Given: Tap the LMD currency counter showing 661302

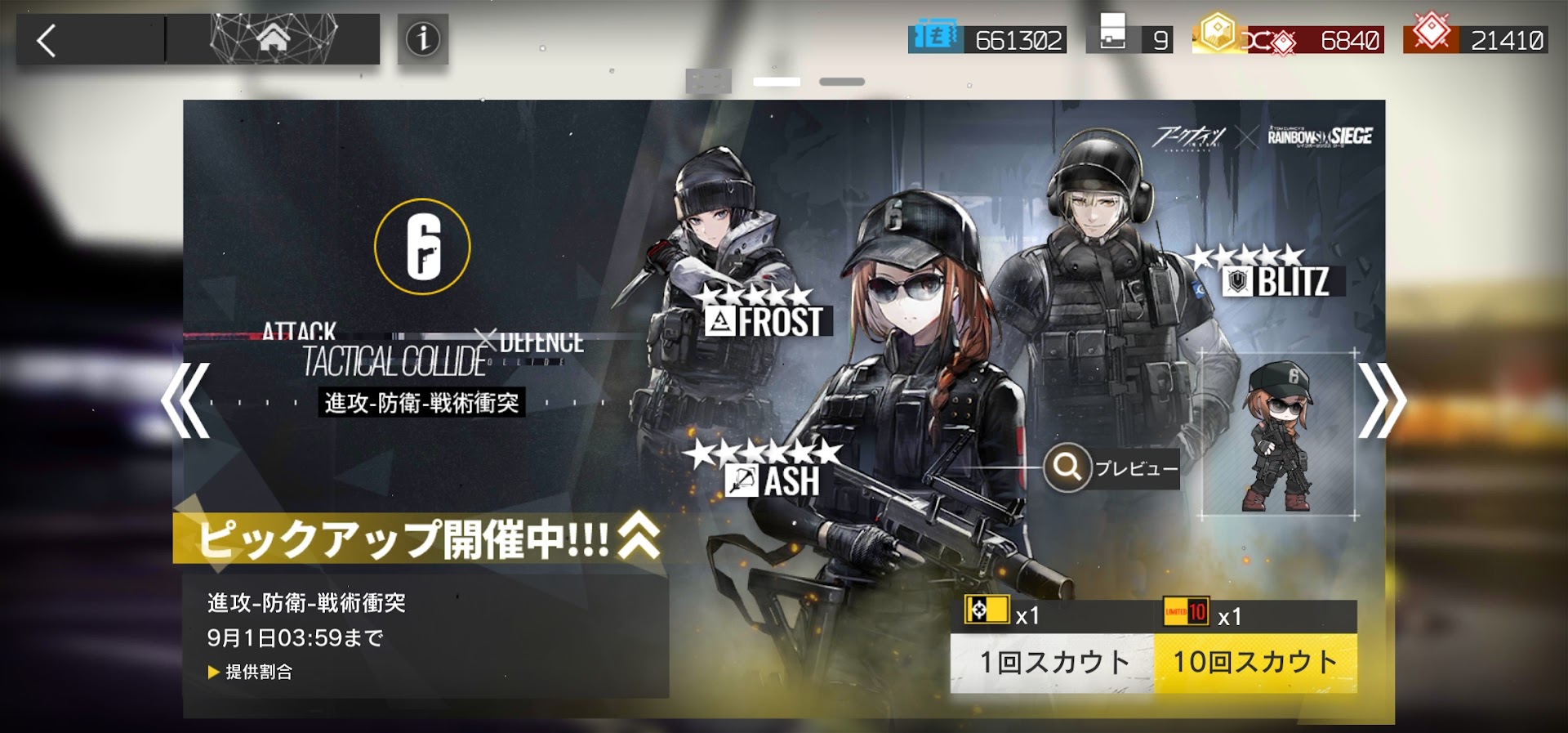Looking at the screenshot, I should pyautogui.click(x=987, y=39).
